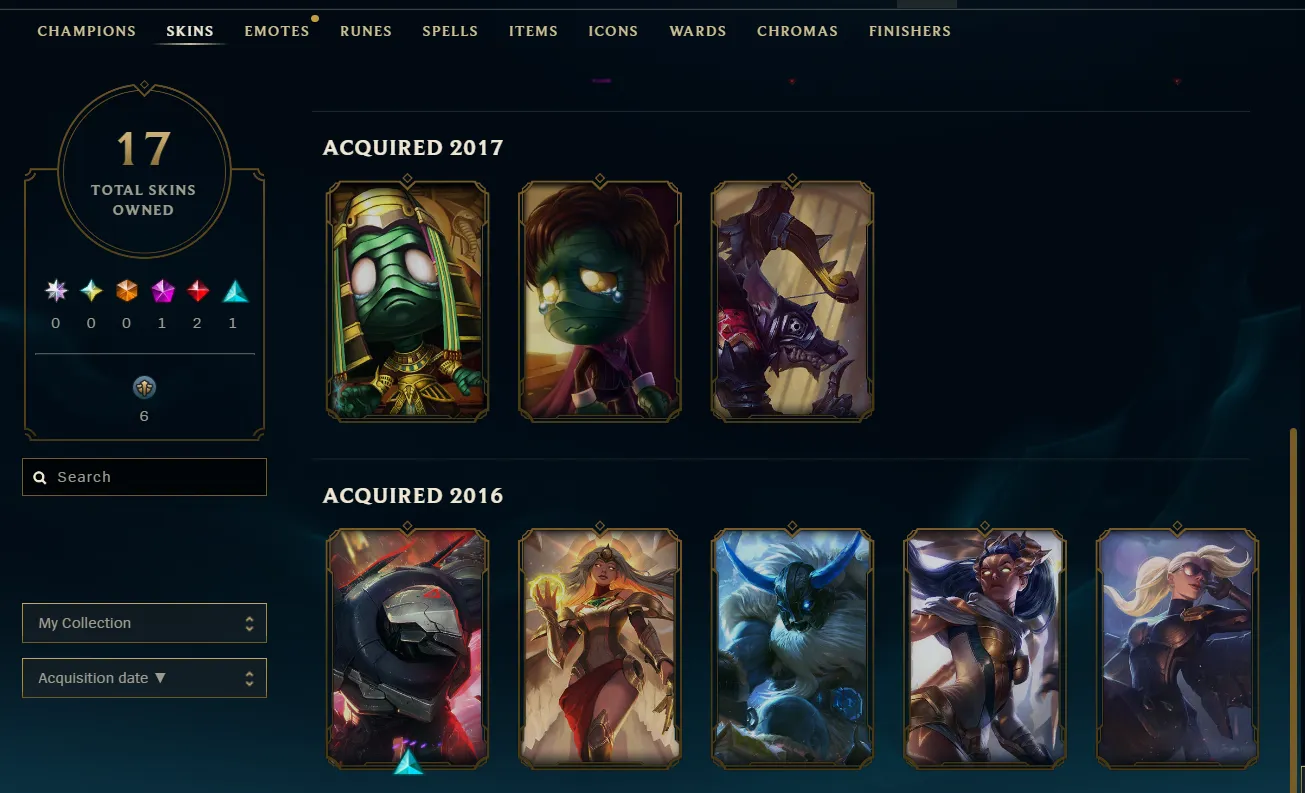Click the yellow Exalted rarity gem icon

point(90,291)
